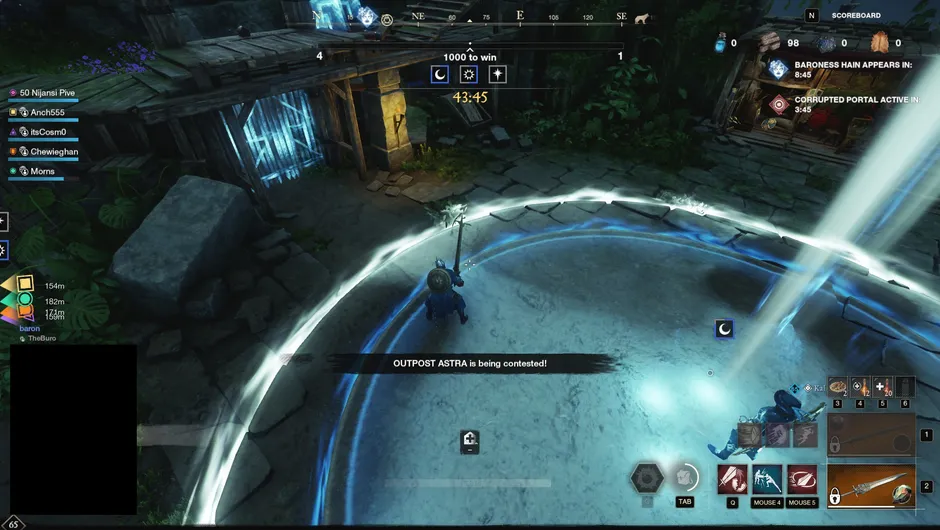The width and height of the screenshot is (940, 530).
Task: Select party member Anch555
Action: (47, 112)
